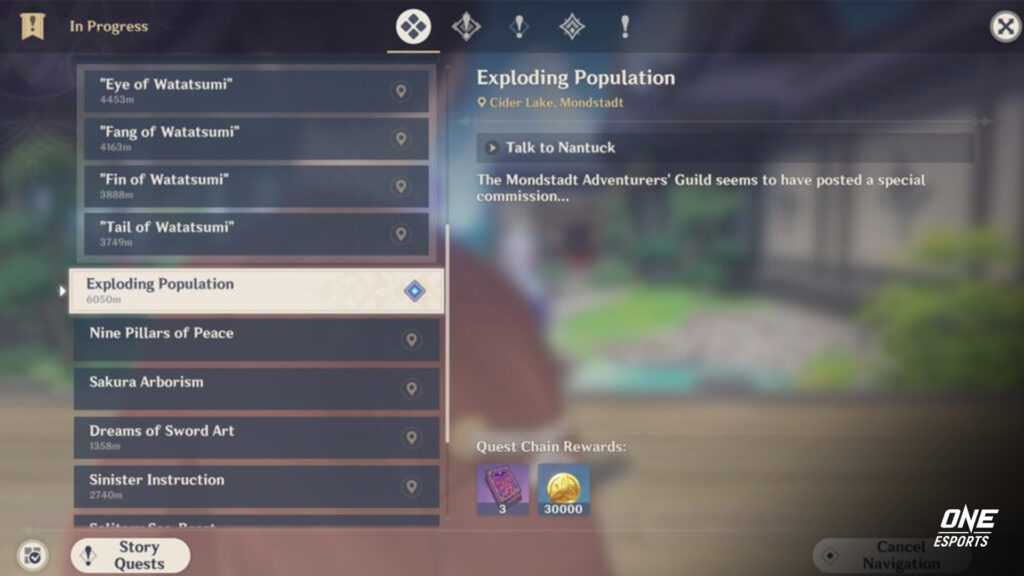The image size is (1024, 576).
Task: Select the "Eye of Watatsumi" quest
Action: [x=257, y=91]
